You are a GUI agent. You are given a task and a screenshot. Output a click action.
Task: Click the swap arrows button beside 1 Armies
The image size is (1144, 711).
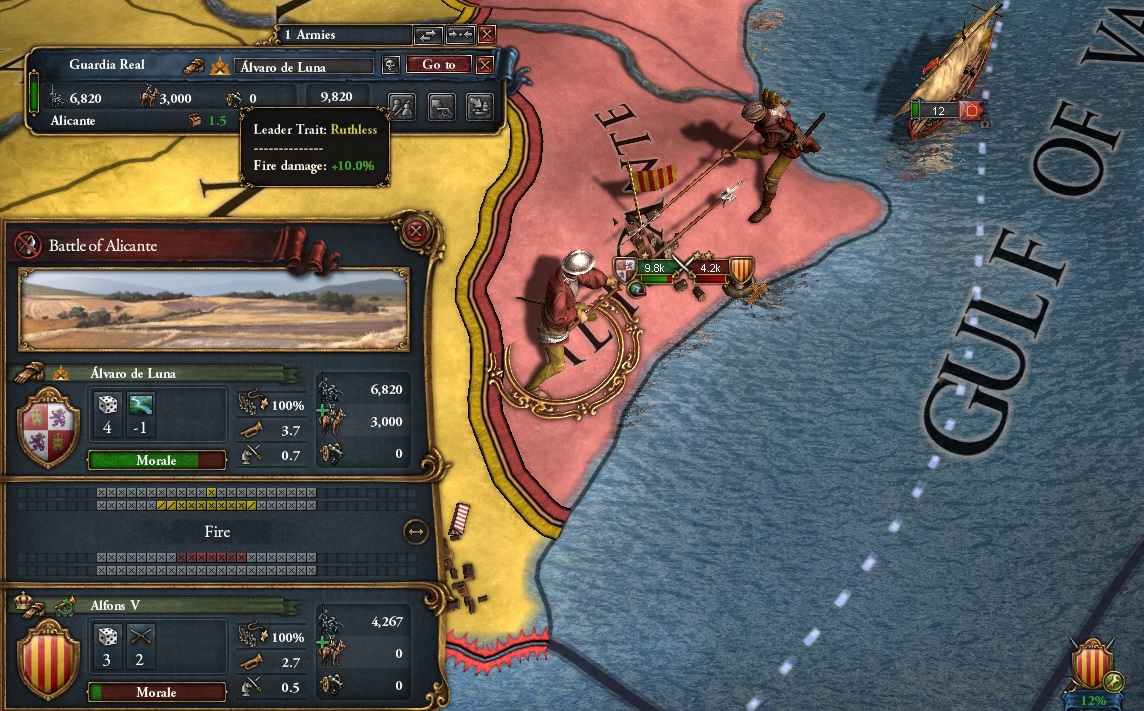click(x=427, y=35)
